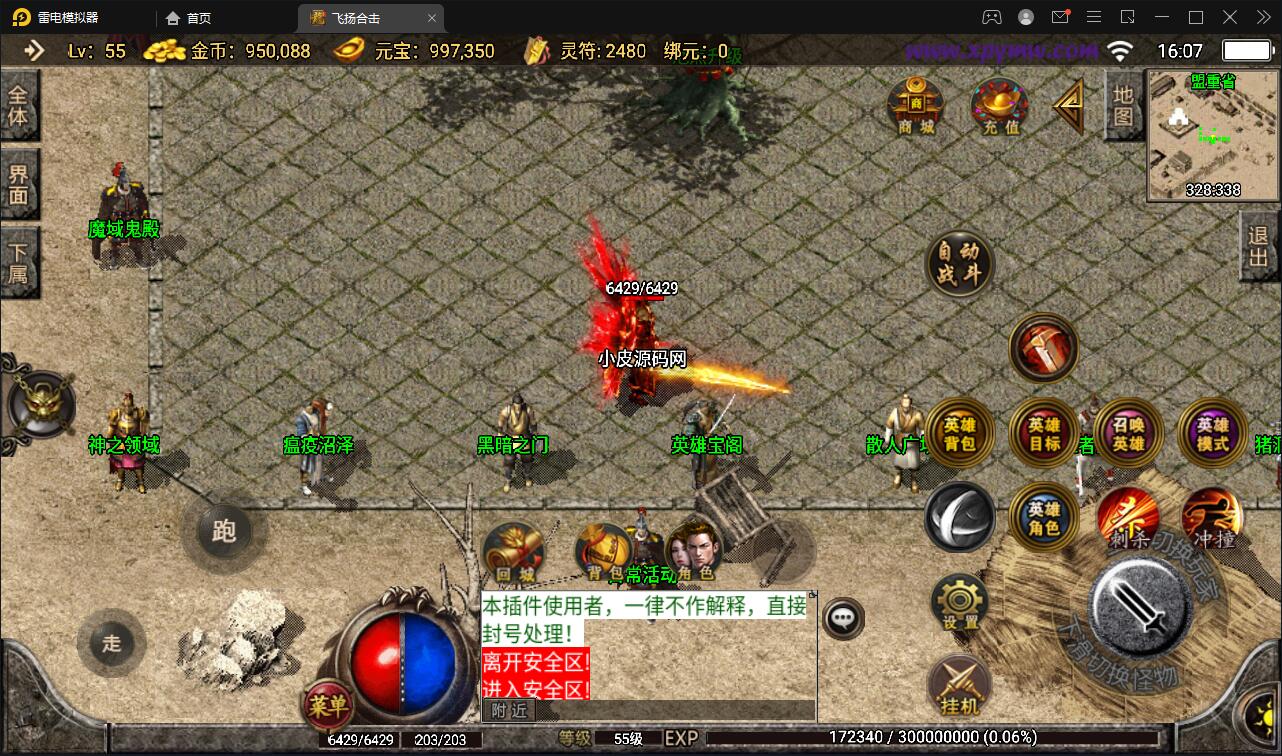
Task: Switch movement to 走 walk mode
Action: pyautogui.click(x=111, y=643)
